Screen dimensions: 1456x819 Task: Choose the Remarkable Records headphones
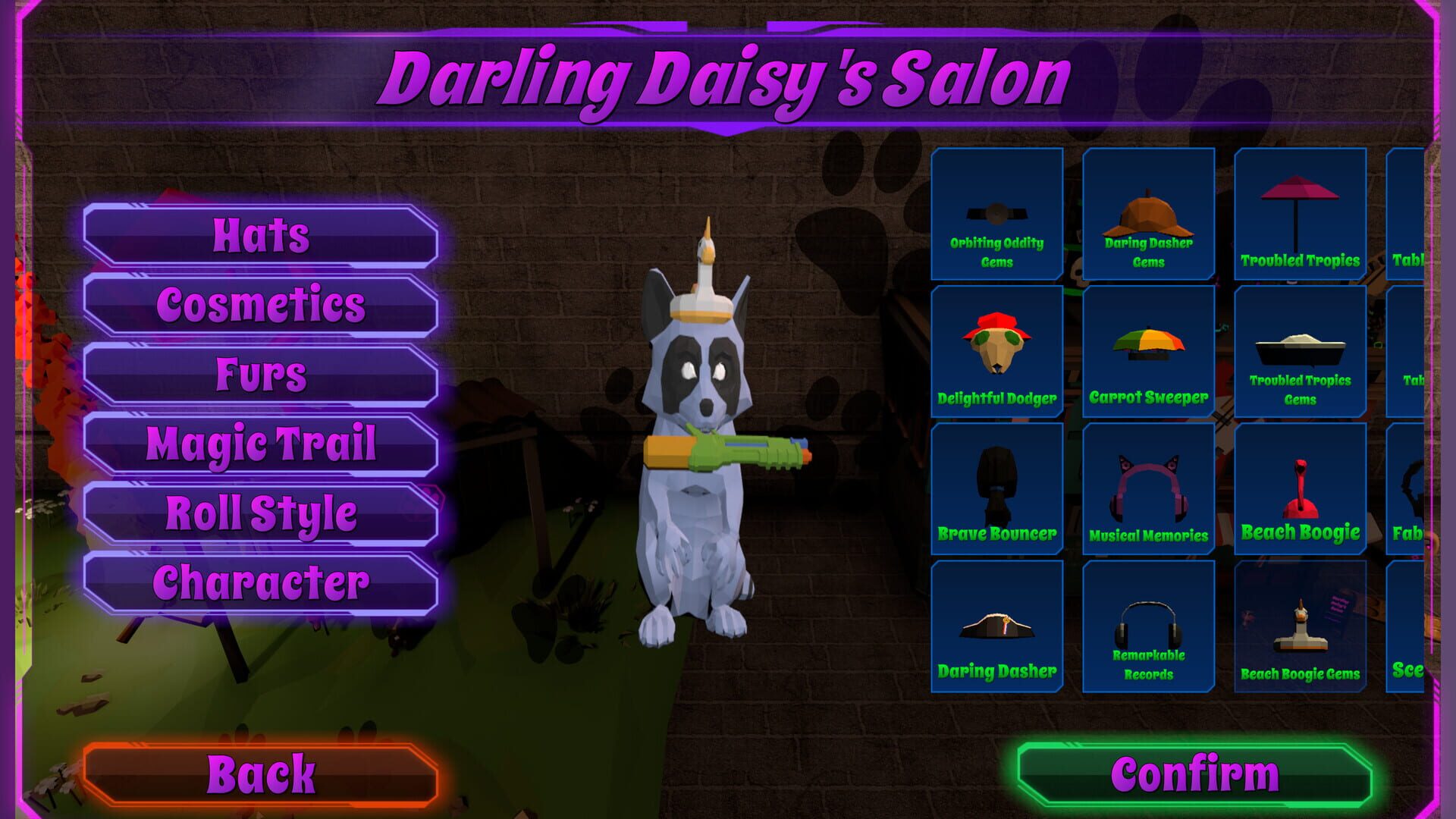click(1147, 626)
